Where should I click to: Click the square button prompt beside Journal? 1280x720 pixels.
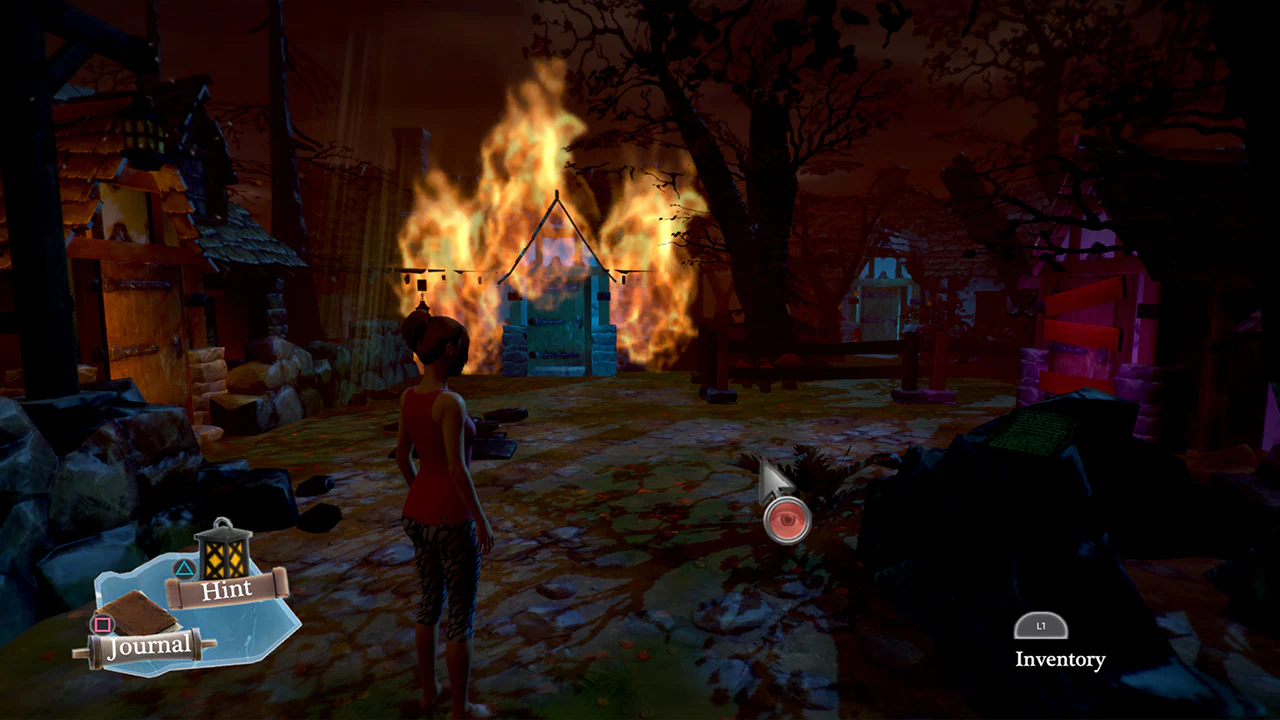coord(104,624)
